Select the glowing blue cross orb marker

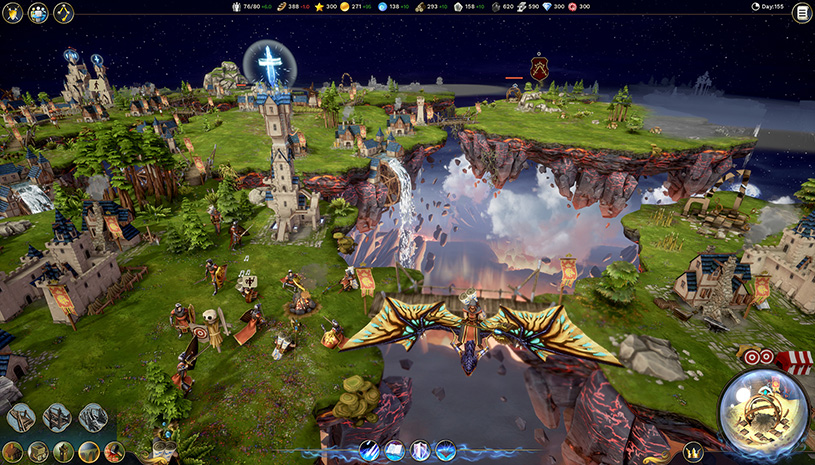coord(269,64)
